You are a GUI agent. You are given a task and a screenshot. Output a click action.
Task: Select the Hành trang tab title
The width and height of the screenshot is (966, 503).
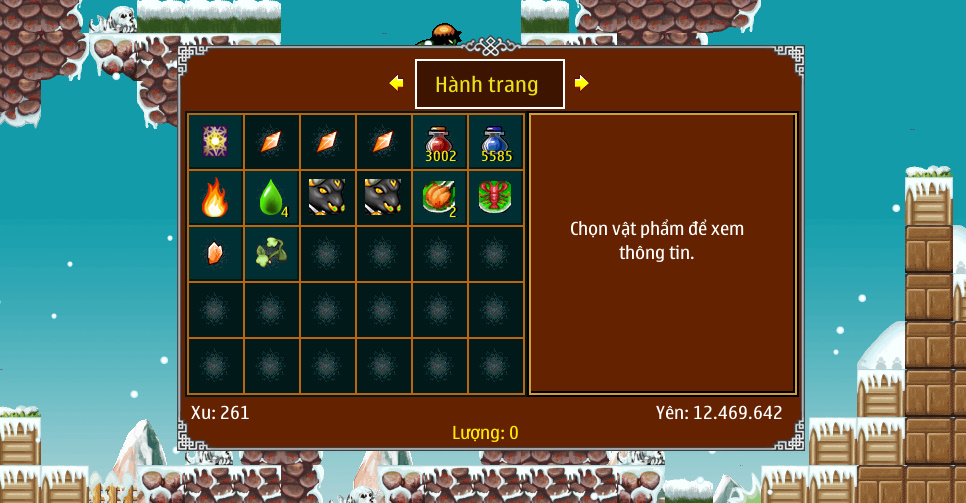489,85
